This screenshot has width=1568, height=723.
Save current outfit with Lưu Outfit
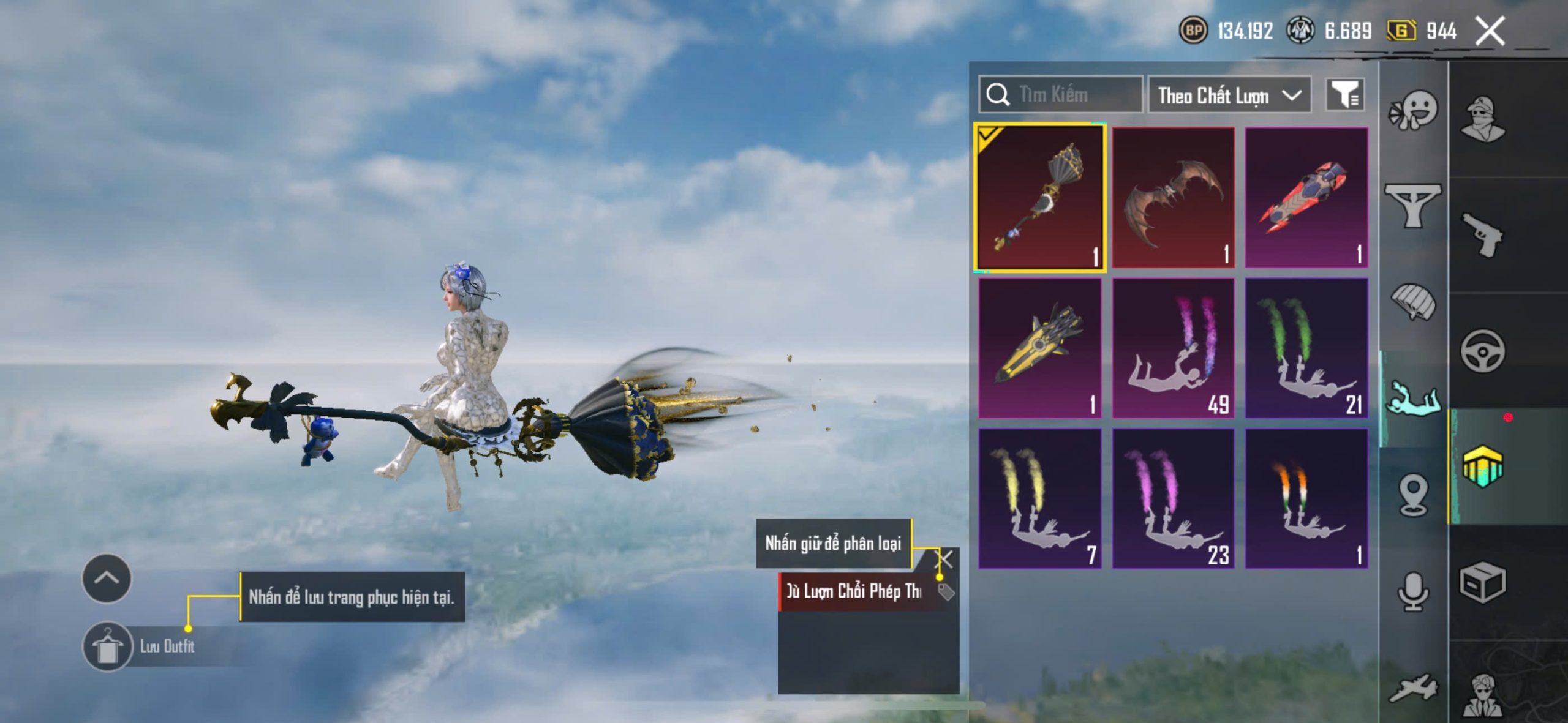(108, 646)
